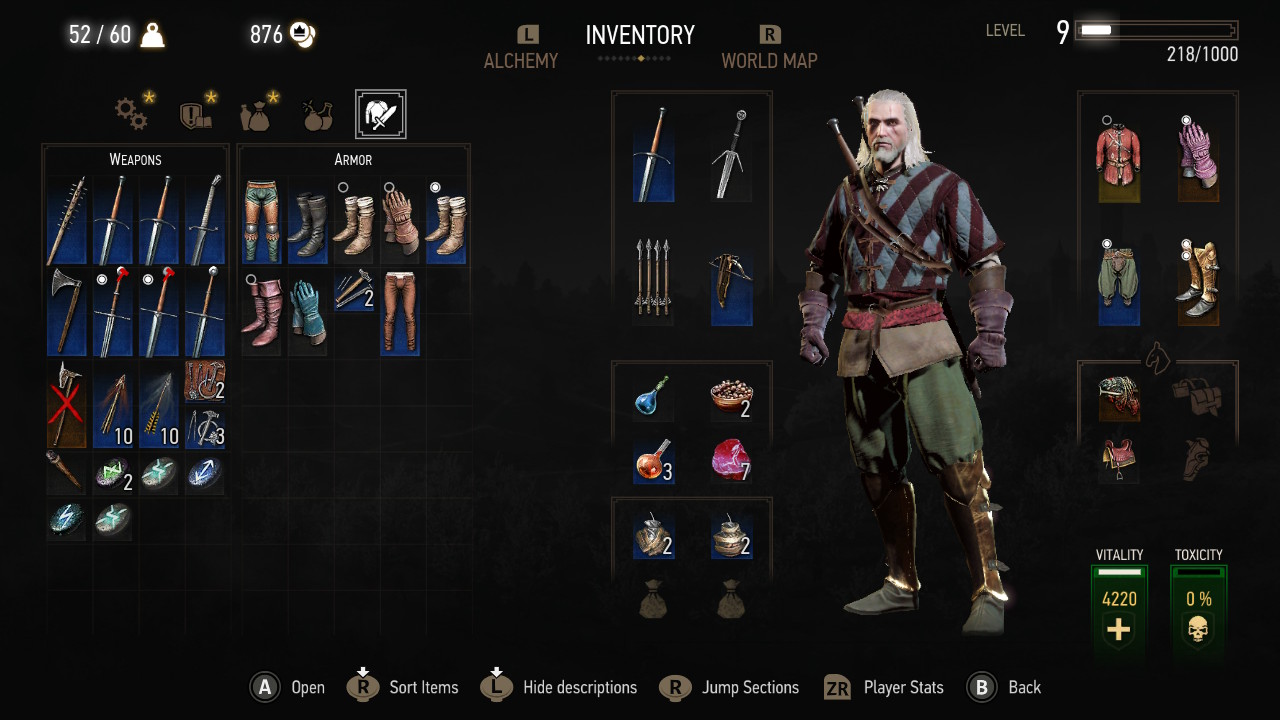Select the blue potion quick slot
The width and height of the screenshot is (1280, 720).
click(653, 399)
